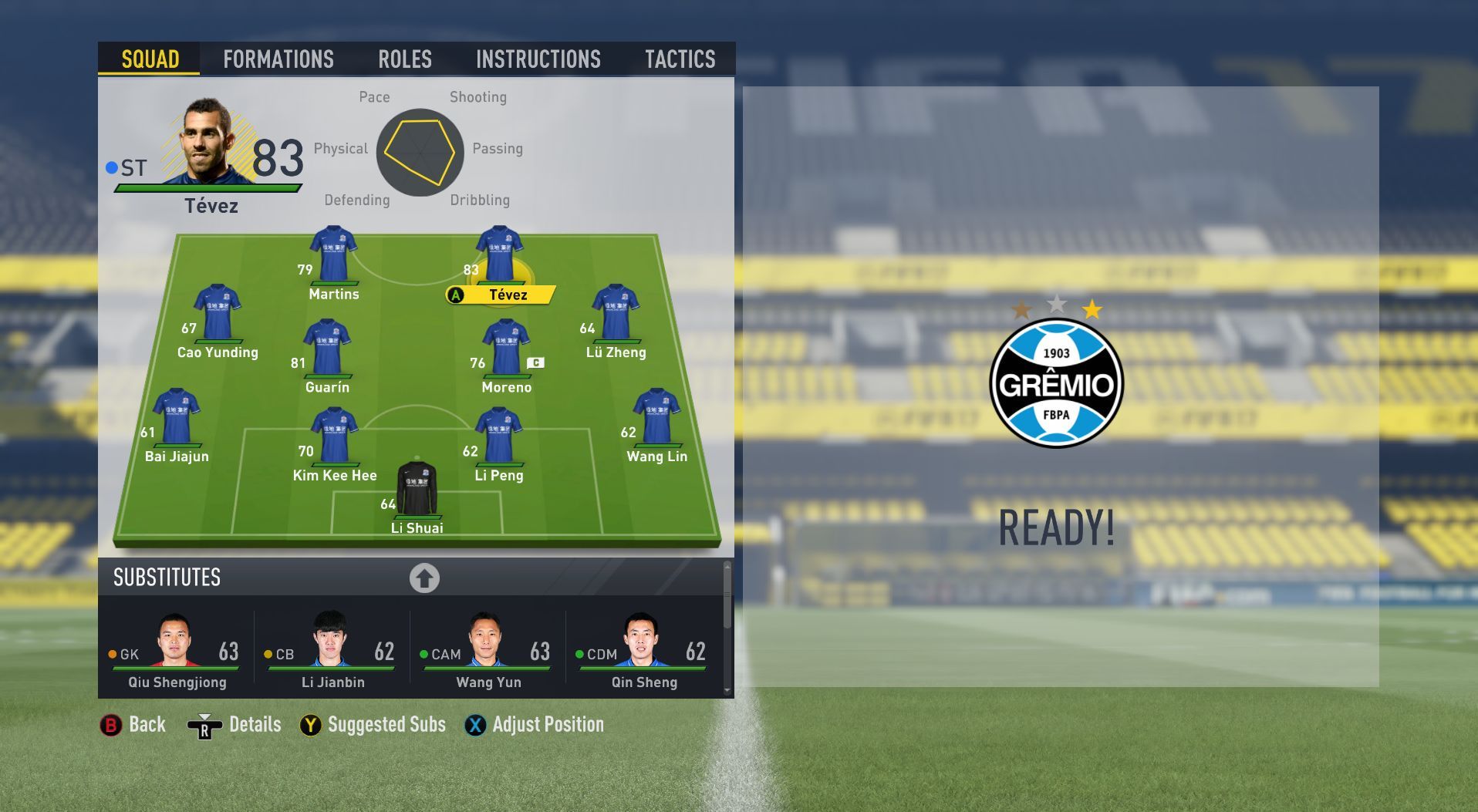Select substitute Wang Yun

[488, 652]
